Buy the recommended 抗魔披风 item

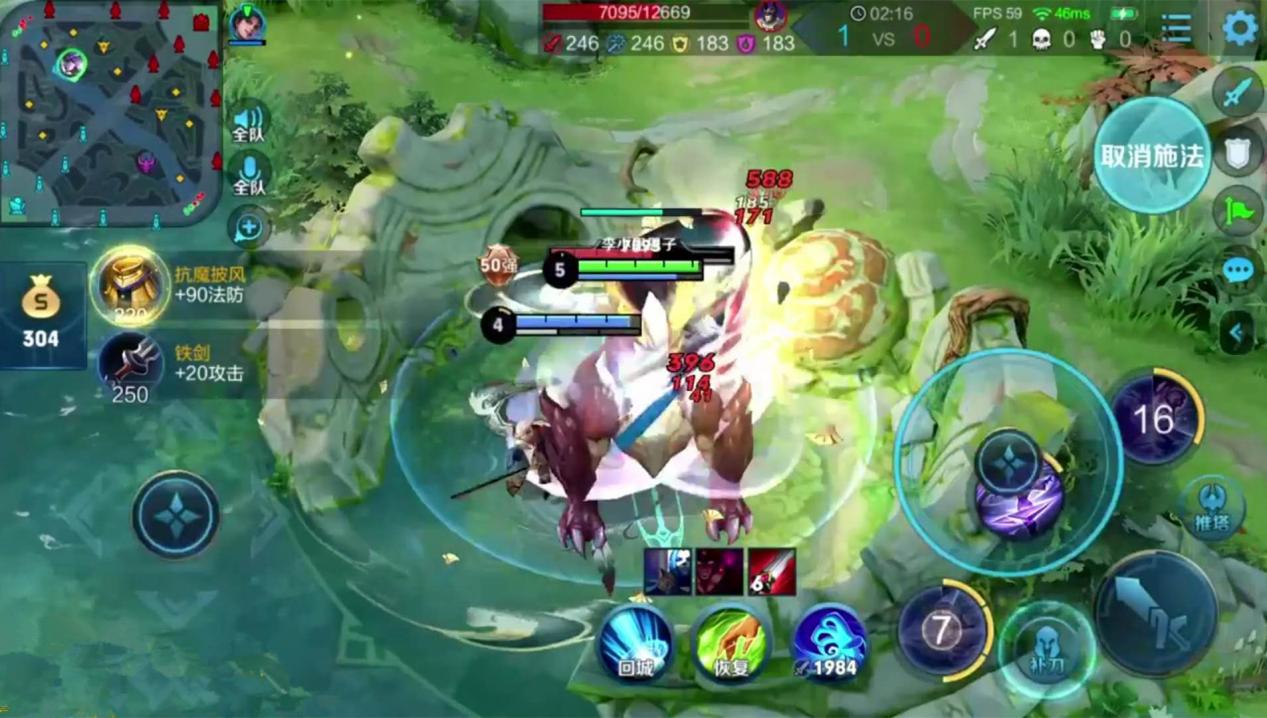click(x=131, y=285)
